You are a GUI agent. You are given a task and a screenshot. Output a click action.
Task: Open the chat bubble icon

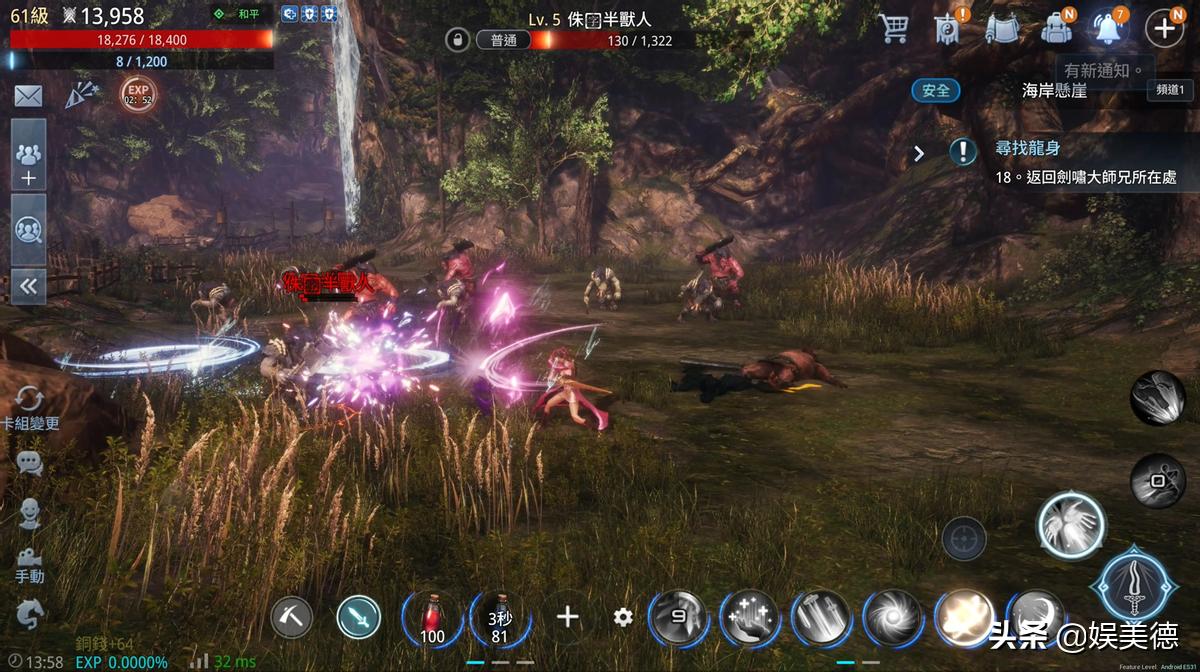[x=29, y=462]
